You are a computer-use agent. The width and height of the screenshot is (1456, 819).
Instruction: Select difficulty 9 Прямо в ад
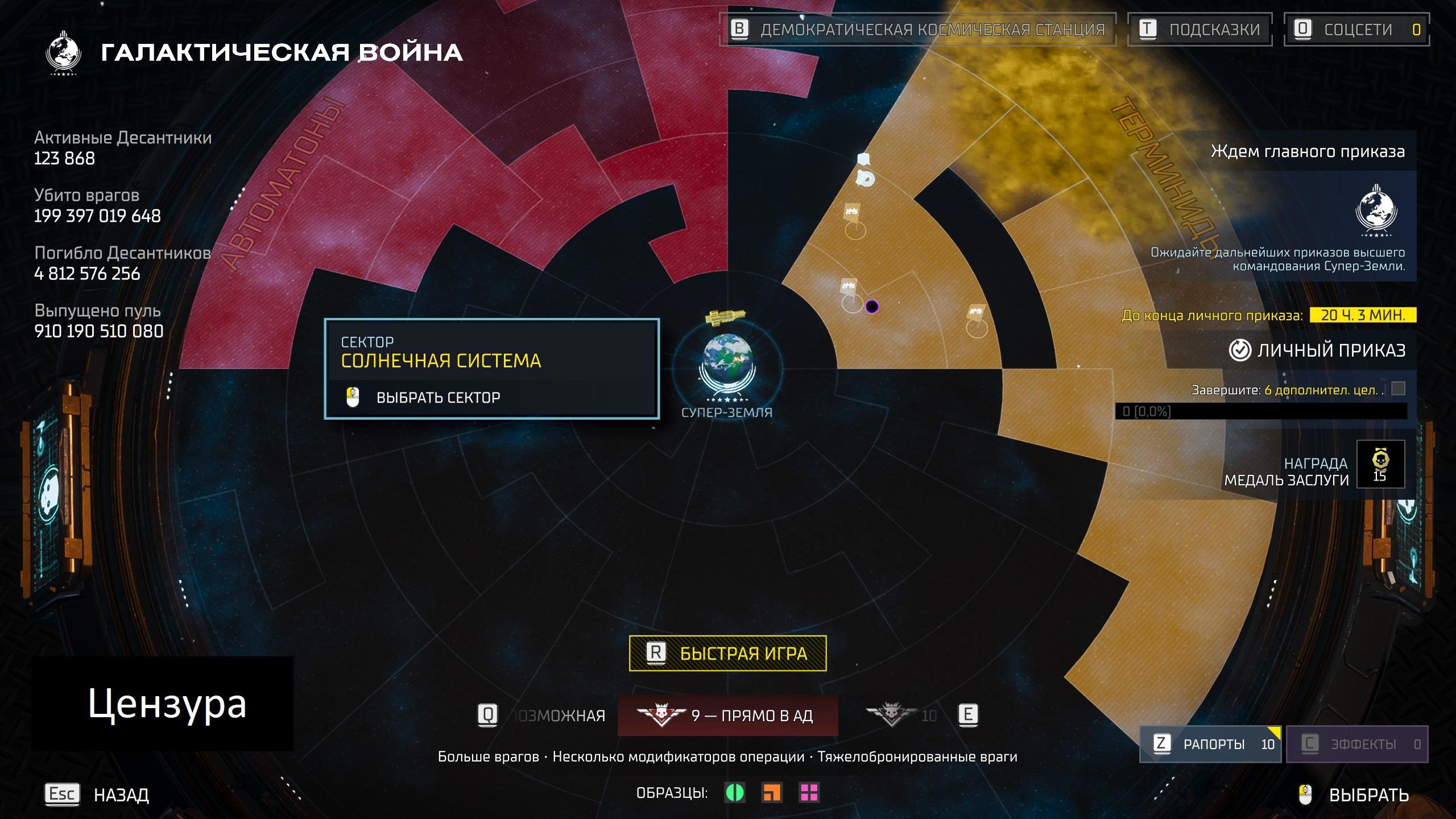click(727, 715)
